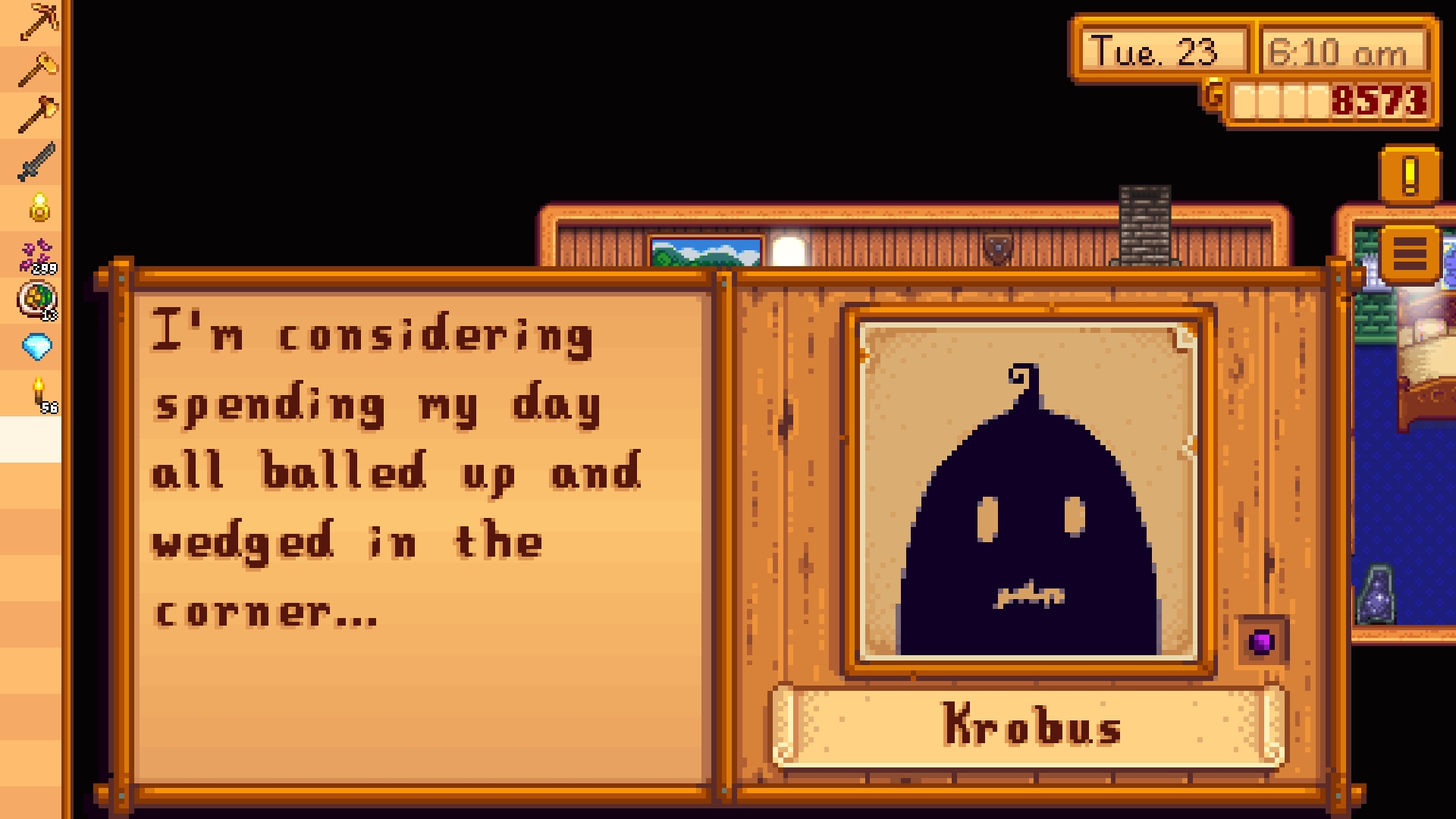Viewport: 1456px width, 819px height.
Task: Click the date display Tue. 23
Action: (x=1153, y=52)
